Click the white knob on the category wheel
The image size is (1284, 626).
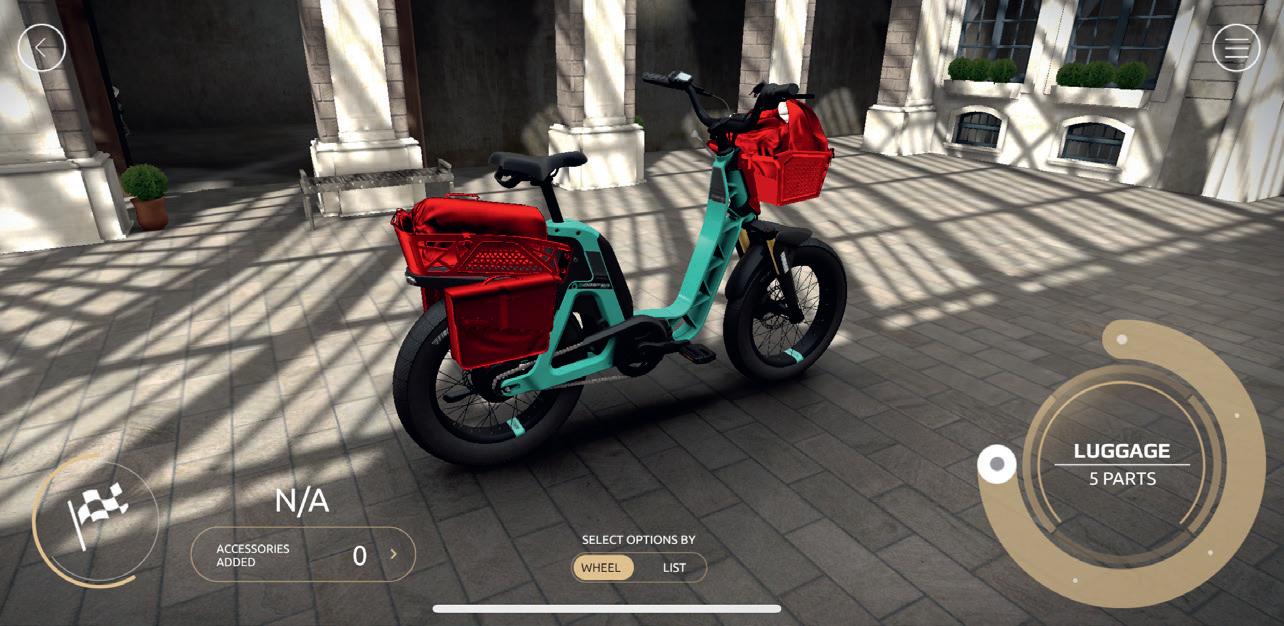(997, 464)
